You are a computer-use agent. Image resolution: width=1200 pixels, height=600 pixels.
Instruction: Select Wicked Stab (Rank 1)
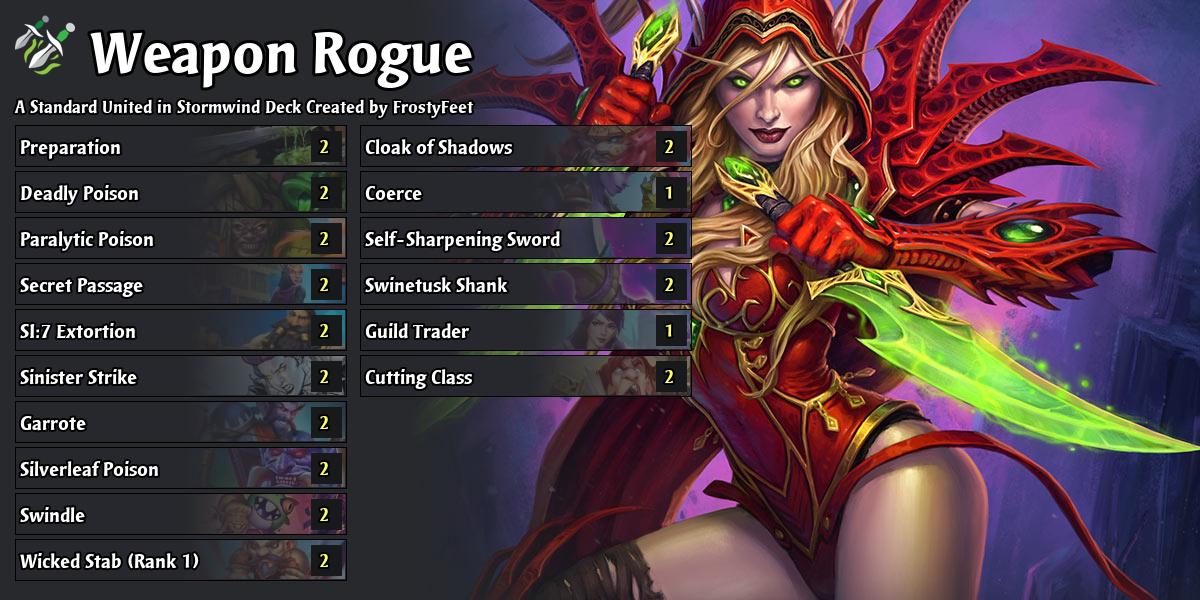[180, 561]
